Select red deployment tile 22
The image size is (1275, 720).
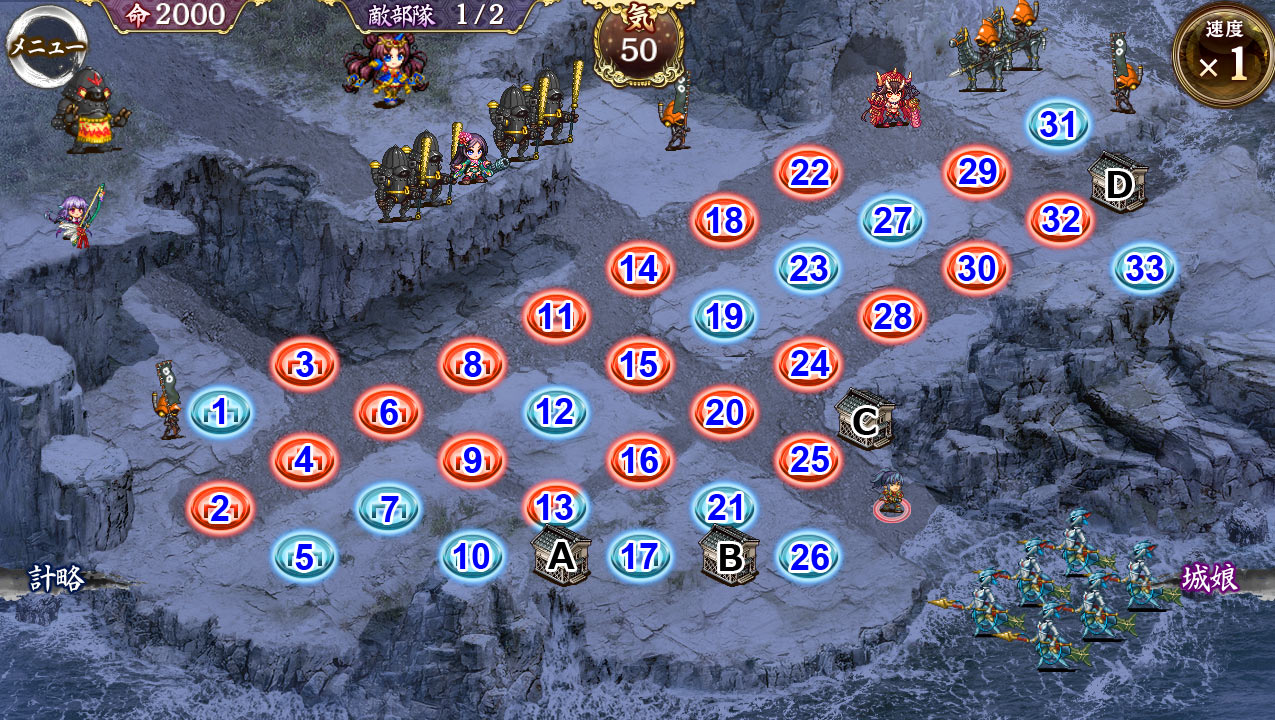tap(809, 173)
